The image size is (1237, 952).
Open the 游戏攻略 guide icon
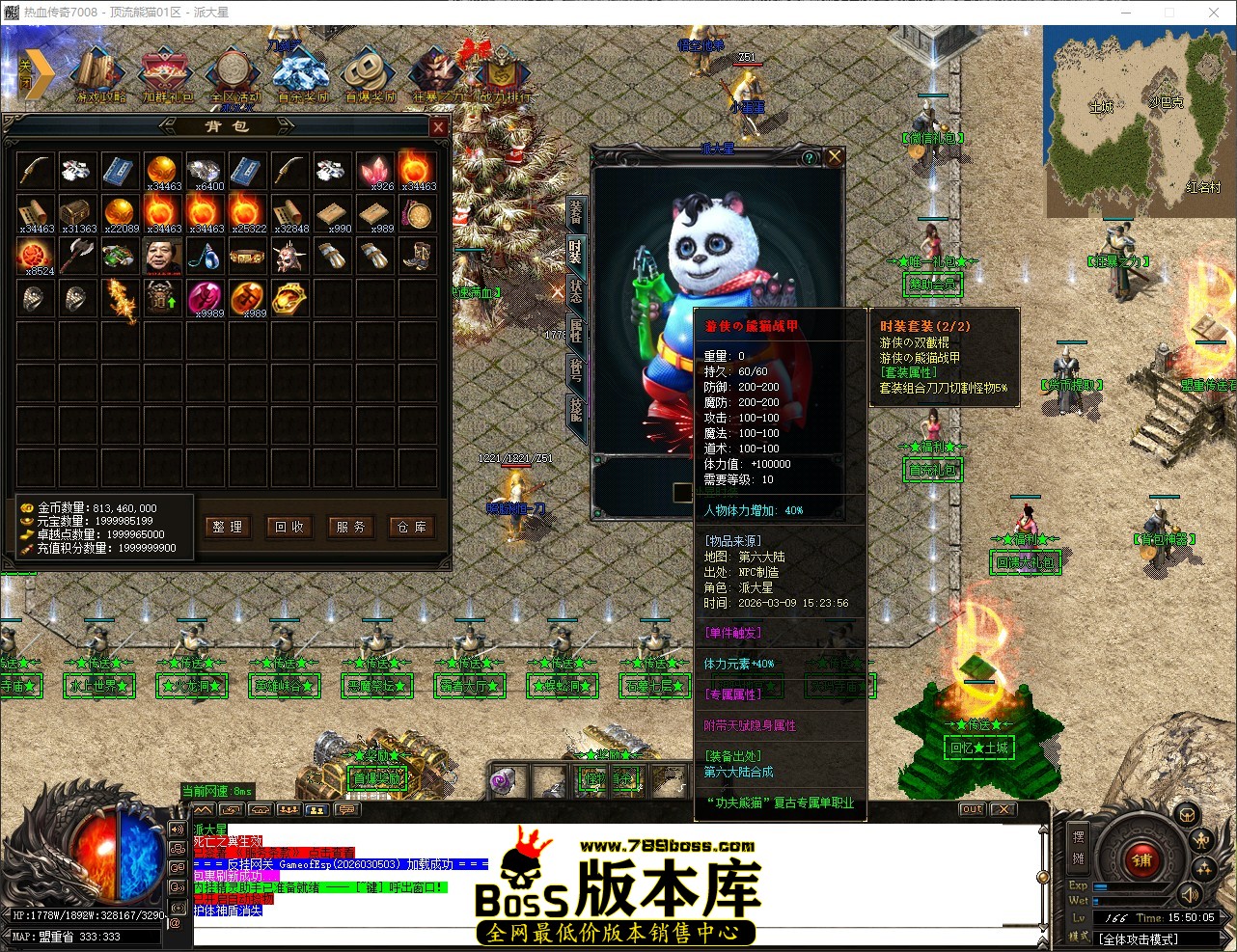pos(96,69)
